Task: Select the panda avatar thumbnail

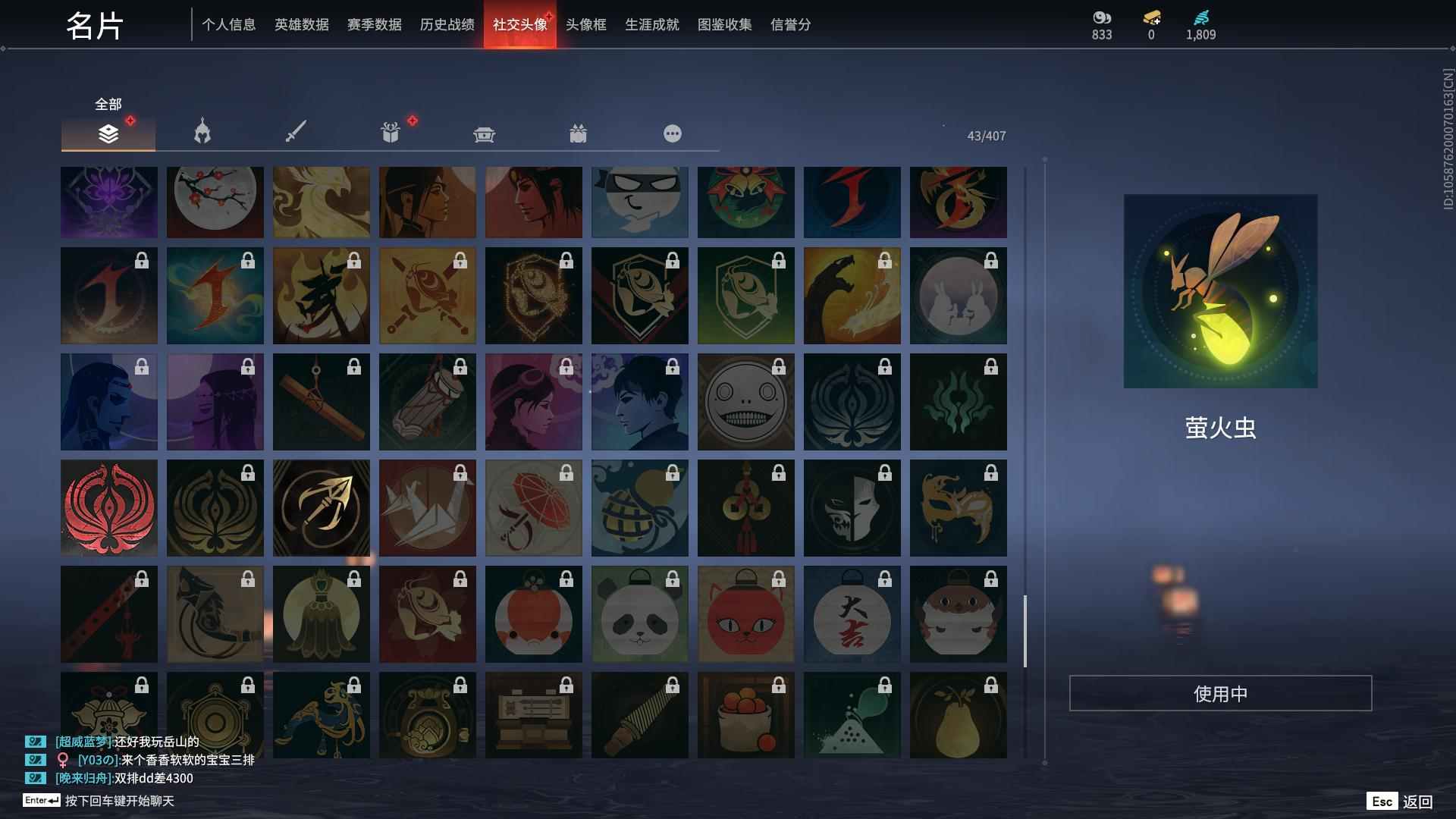Action: [639, 614]
